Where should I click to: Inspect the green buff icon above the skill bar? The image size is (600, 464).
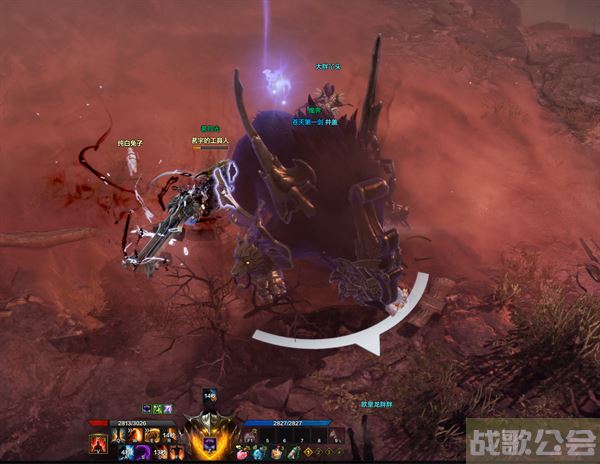(x=157, y=408)
